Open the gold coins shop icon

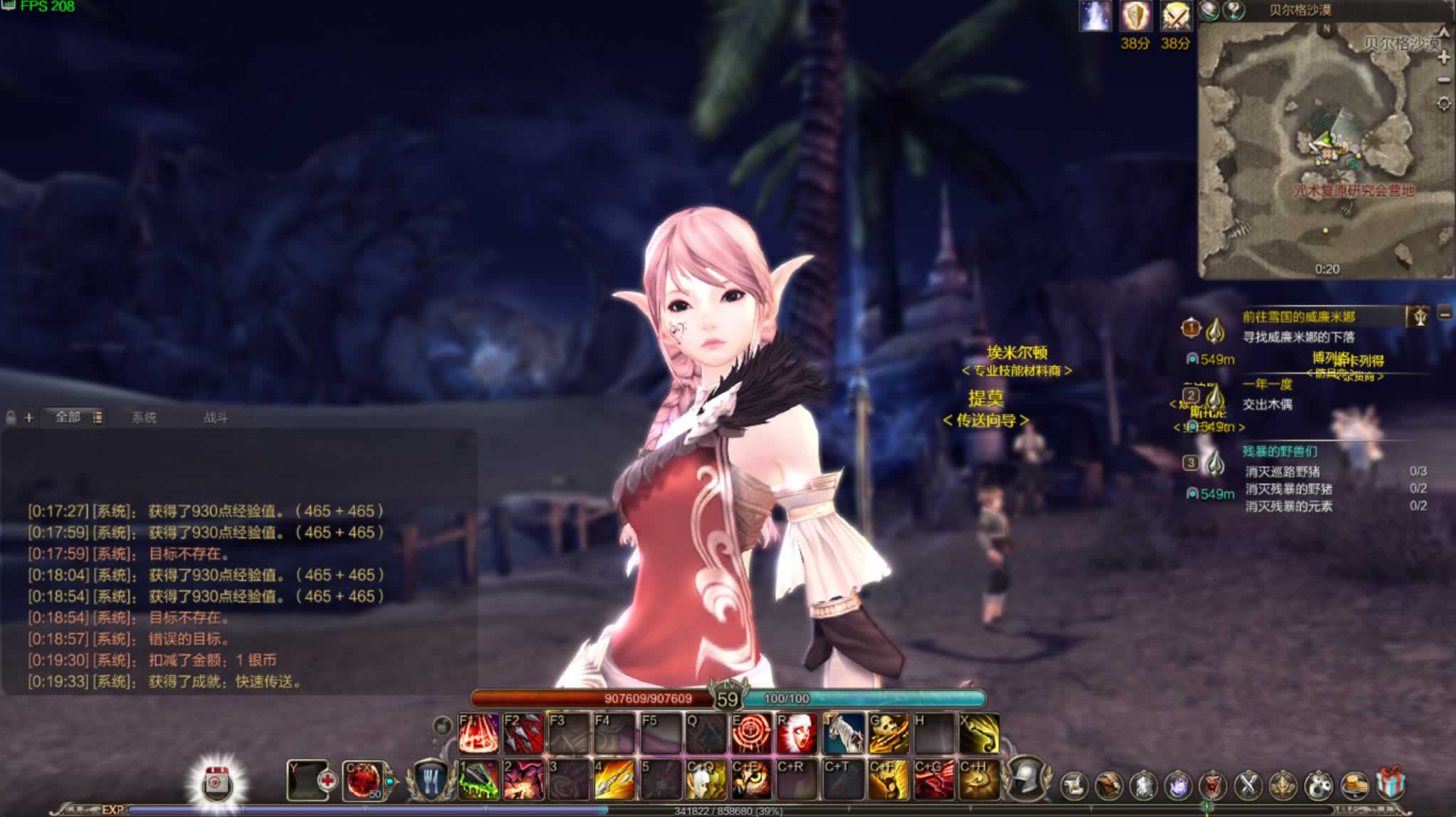tap(1355, 785)
